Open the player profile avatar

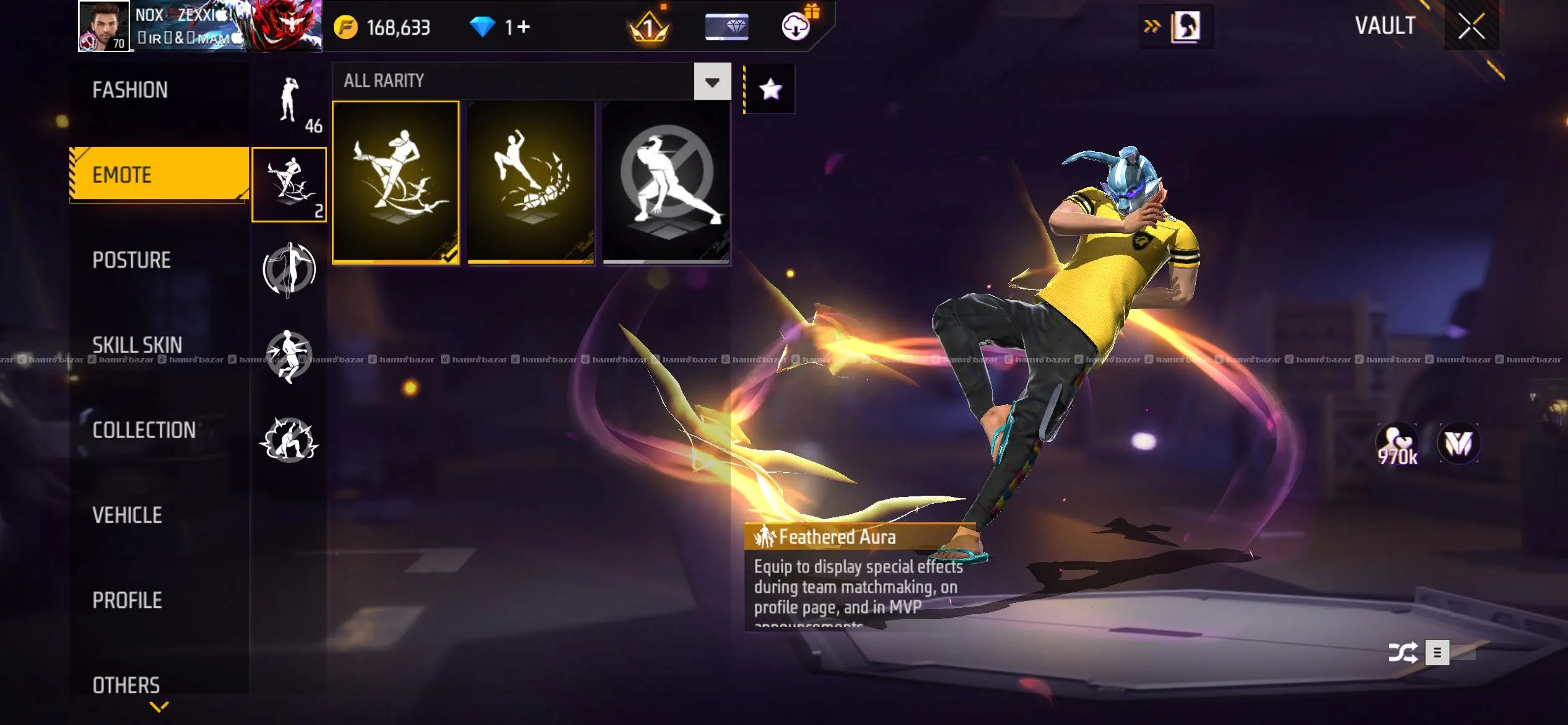(x=103, y=26)
